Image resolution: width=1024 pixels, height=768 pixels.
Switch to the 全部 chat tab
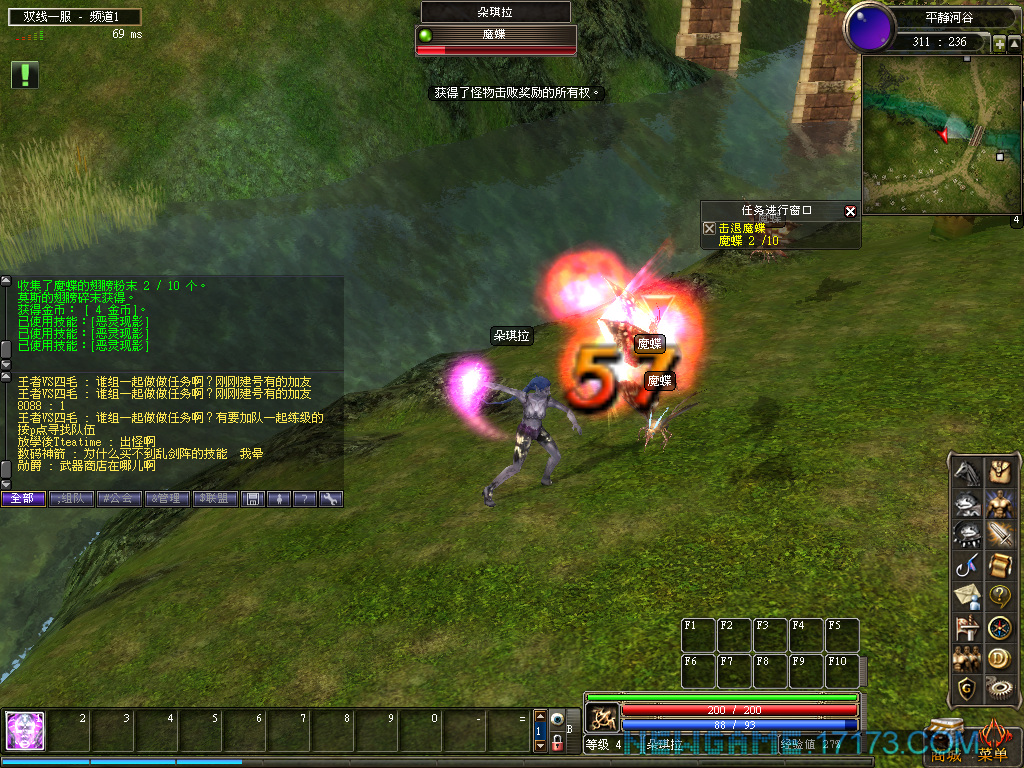point(23,498)
